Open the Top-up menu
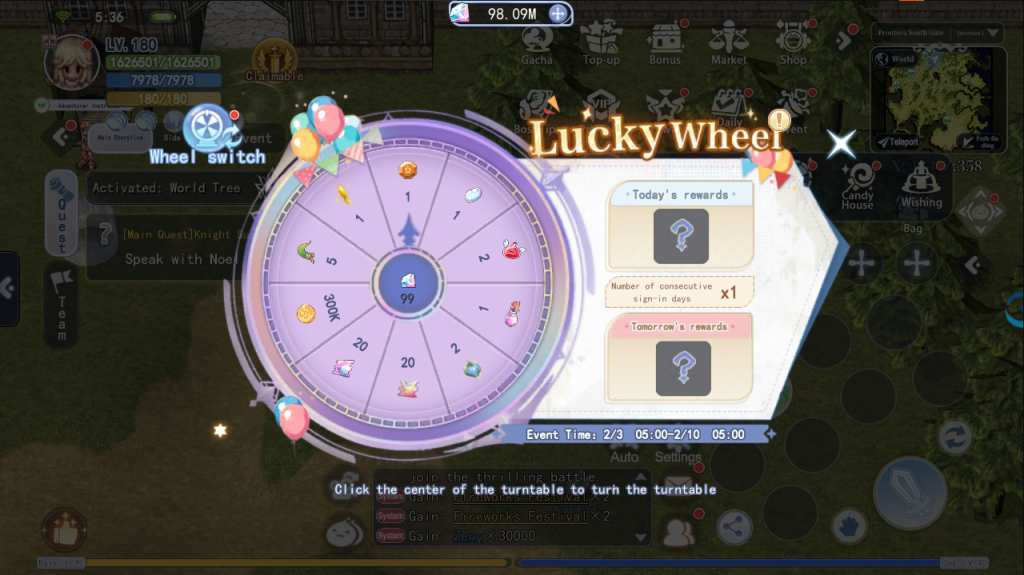 tap(600, 44)
